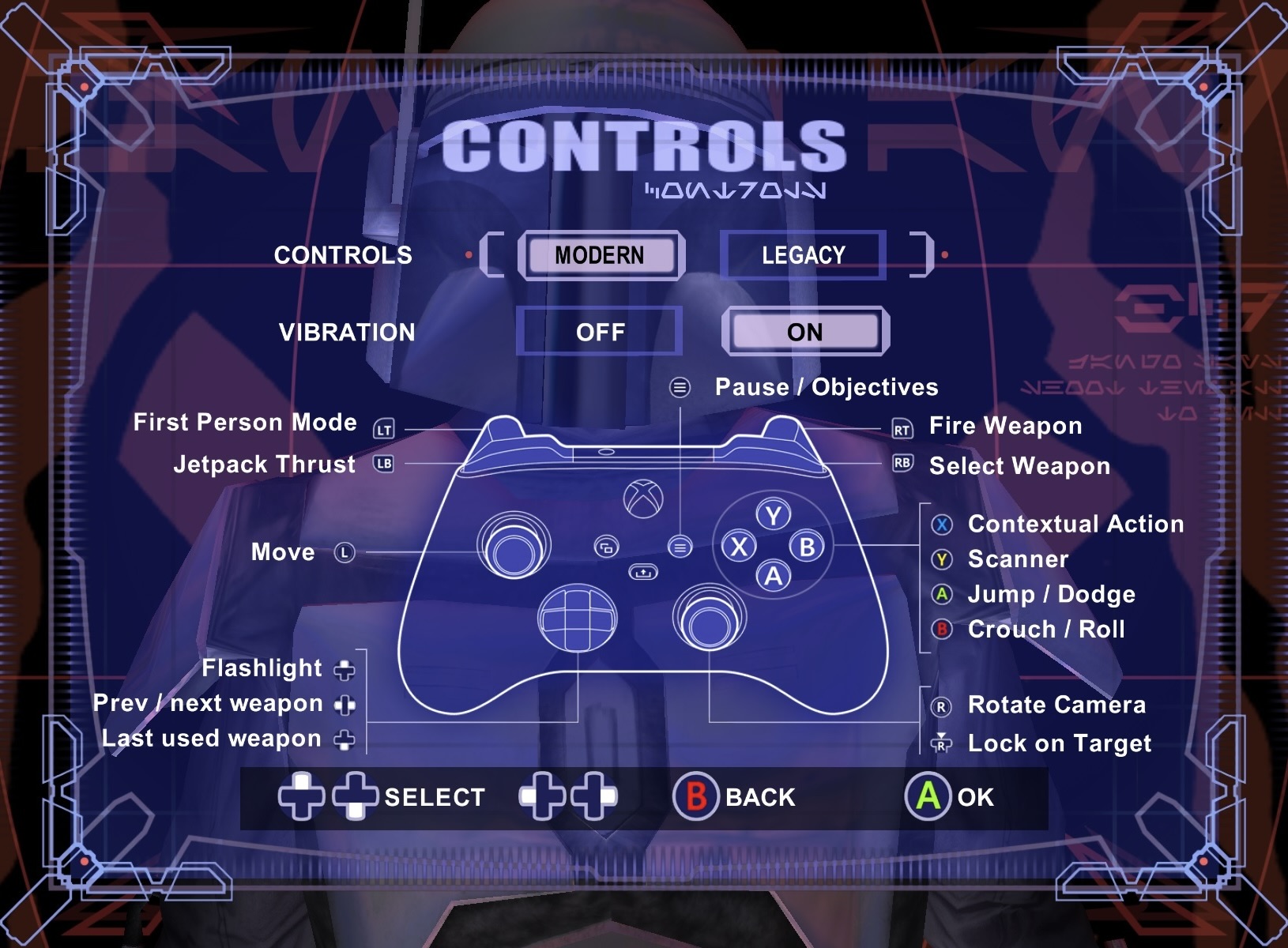
Task: Set vibration to ON
Action: click(x=804, y=332)
